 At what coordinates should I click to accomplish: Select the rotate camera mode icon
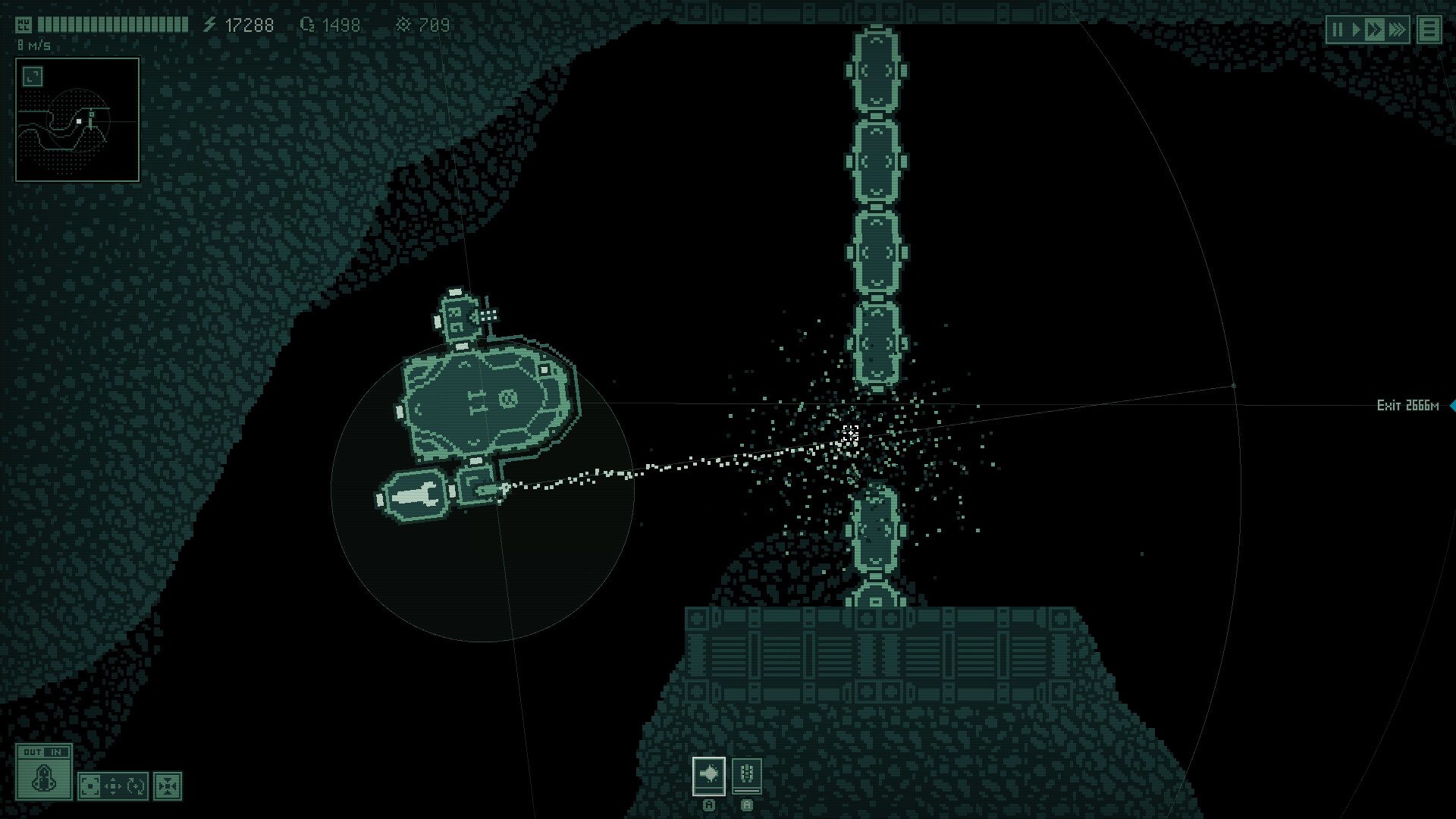pos(136,786)
